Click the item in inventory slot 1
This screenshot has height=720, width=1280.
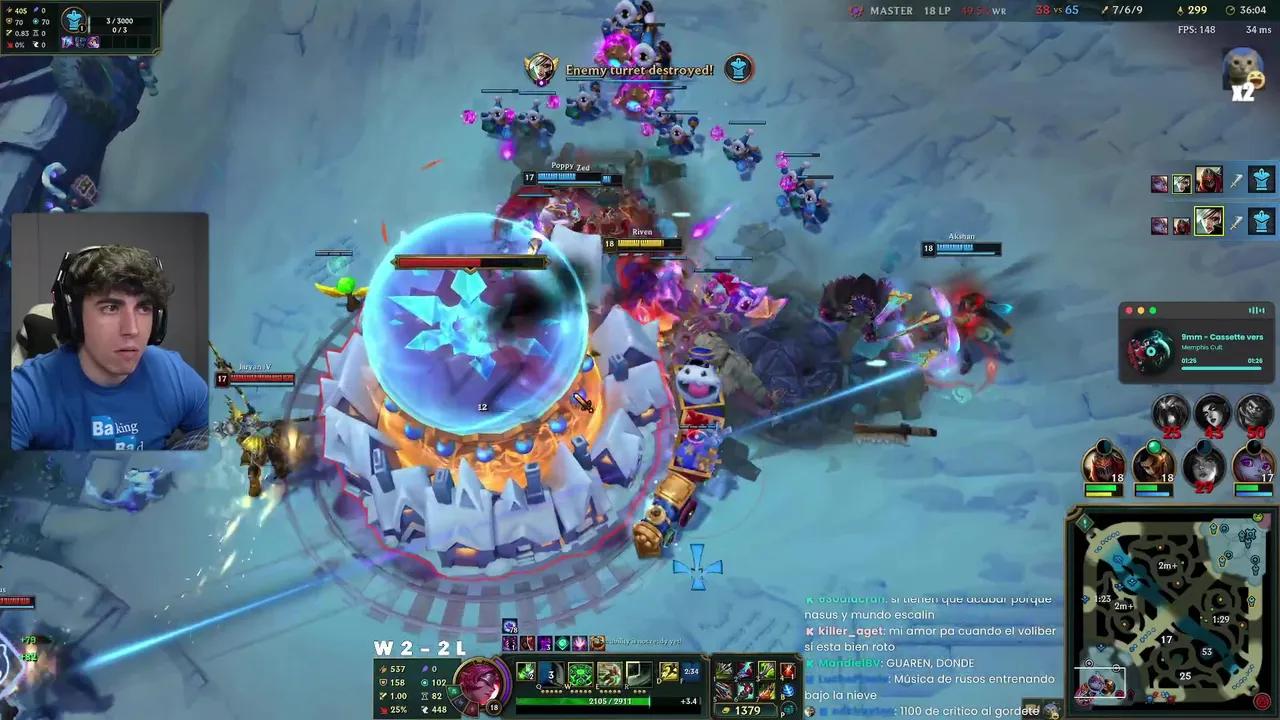click(x=724, y=669)
